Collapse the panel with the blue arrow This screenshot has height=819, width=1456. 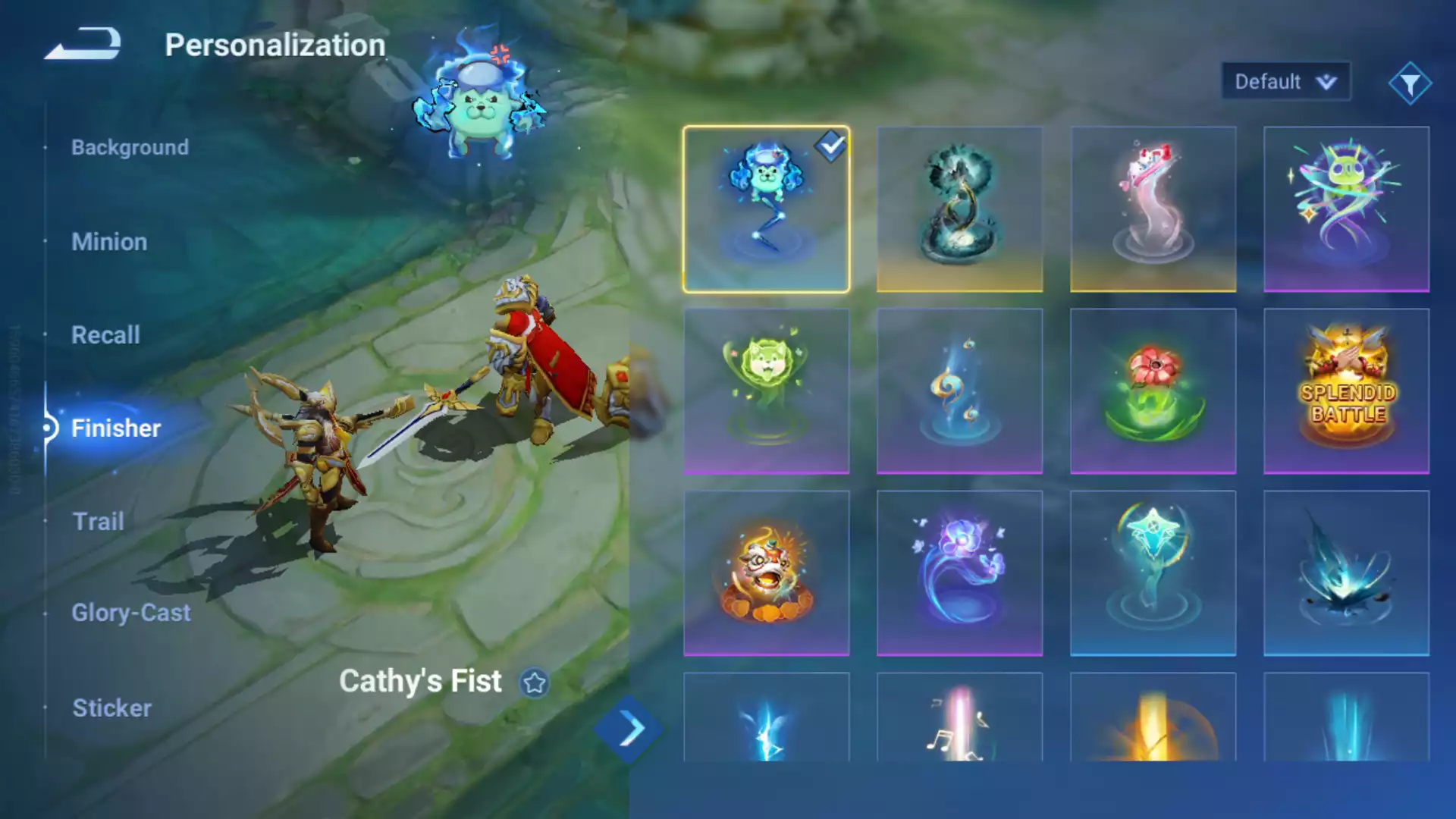coord(629,730)
